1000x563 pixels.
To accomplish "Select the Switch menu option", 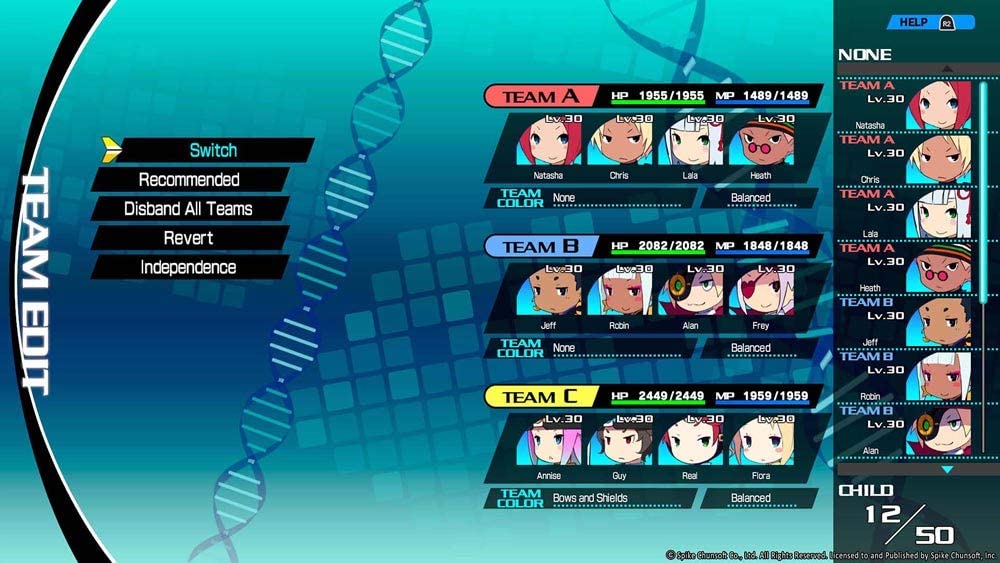I will click(x=213, y=150).
